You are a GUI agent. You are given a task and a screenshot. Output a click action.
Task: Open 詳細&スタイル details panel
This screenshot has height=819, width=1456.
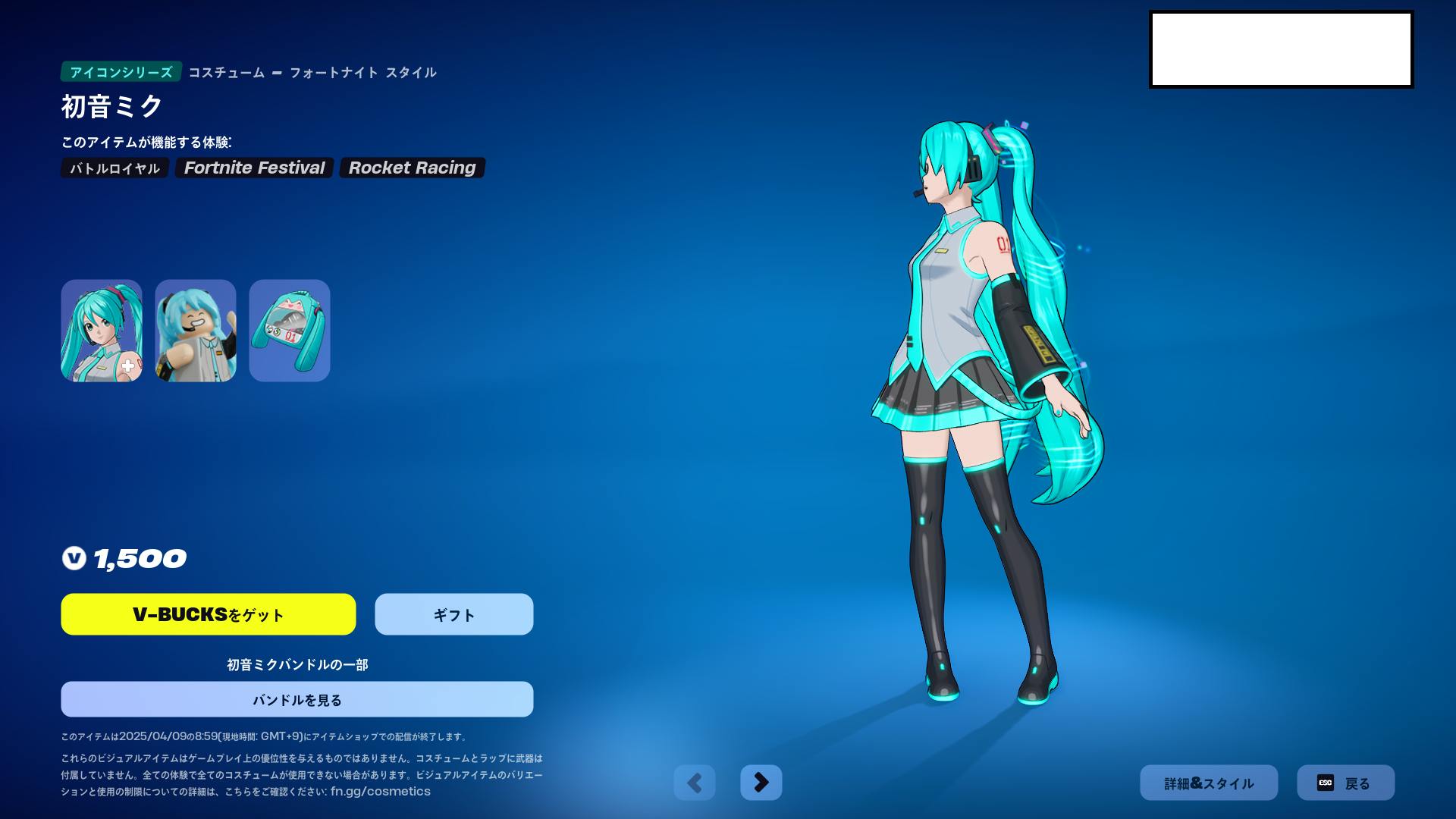point(1209,783)
